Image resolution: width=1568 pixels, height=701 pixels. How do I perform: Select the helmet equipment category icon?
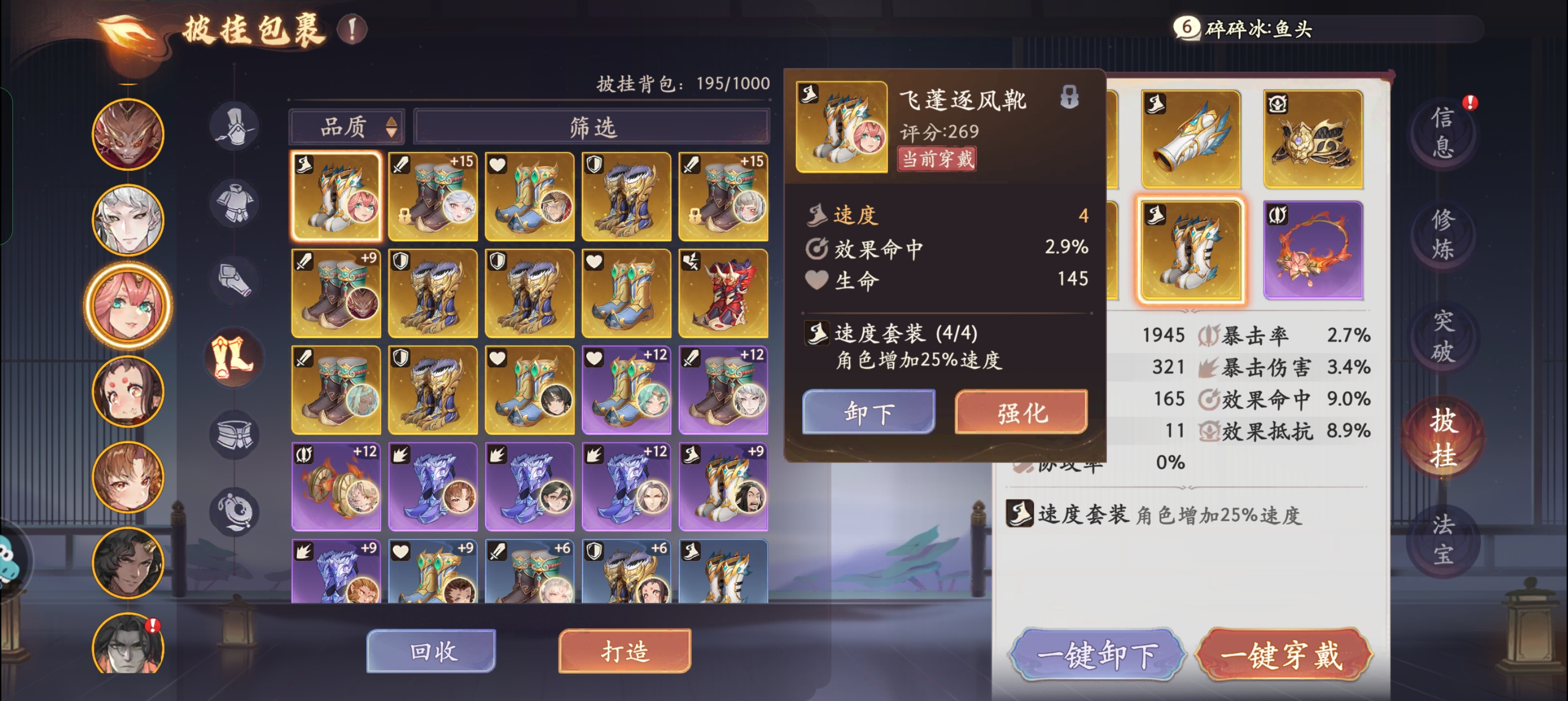(x=235, y=127)
